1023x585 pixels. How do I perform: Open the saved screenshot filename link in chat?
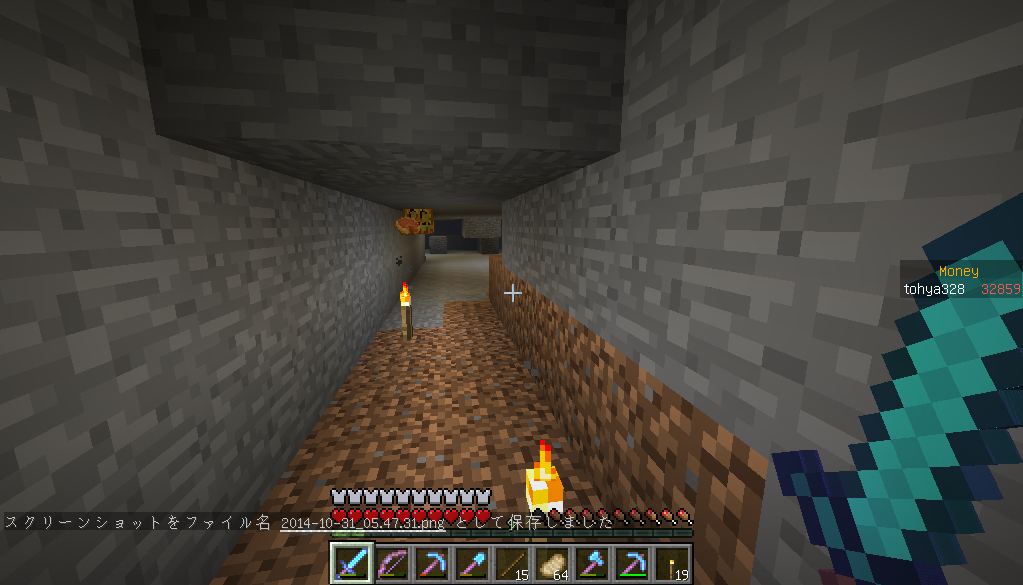coord(363,523)
